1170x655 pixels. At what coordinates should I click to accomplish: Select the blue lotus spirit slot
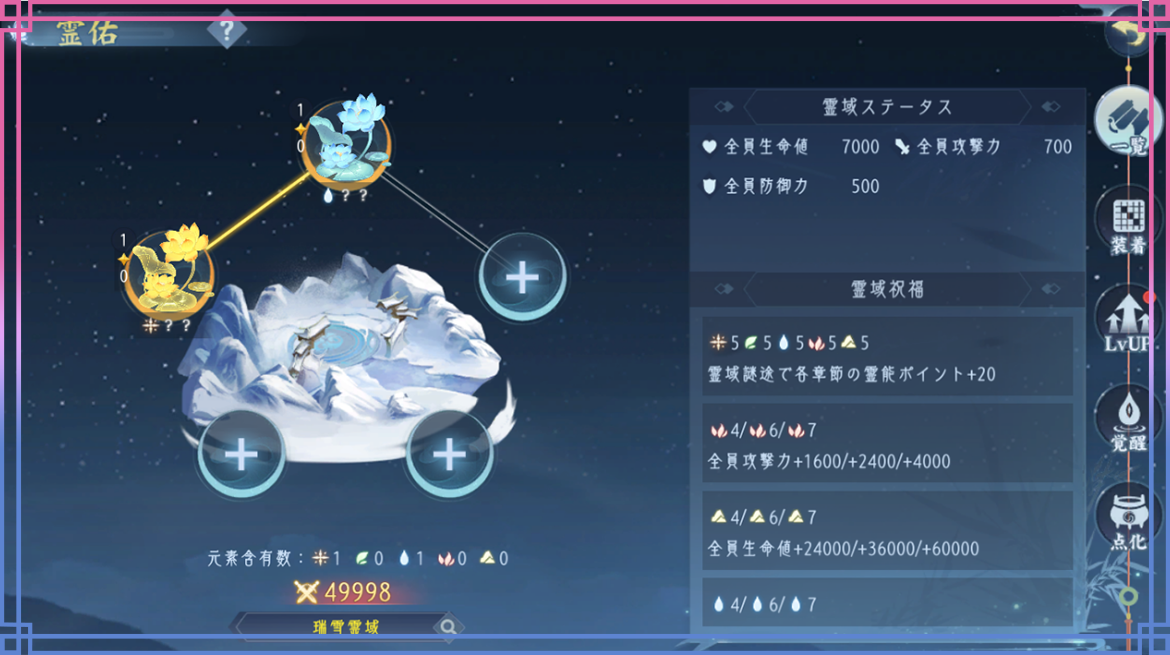[x=347, y=146]
